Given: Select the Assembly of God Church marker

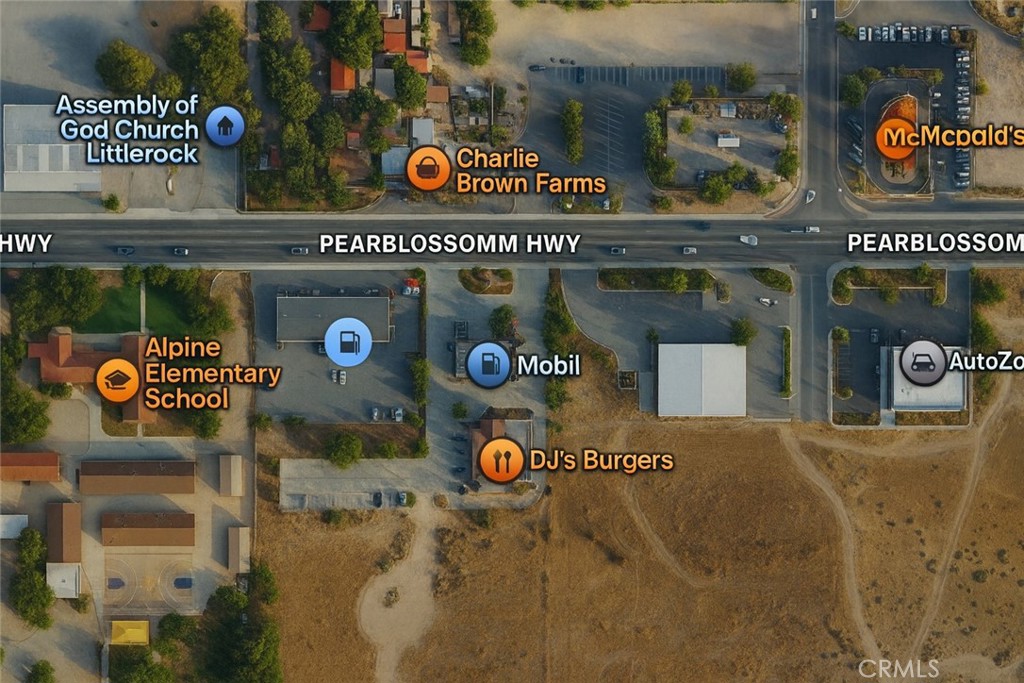Looking at the screenshot, I should [225, 126].
